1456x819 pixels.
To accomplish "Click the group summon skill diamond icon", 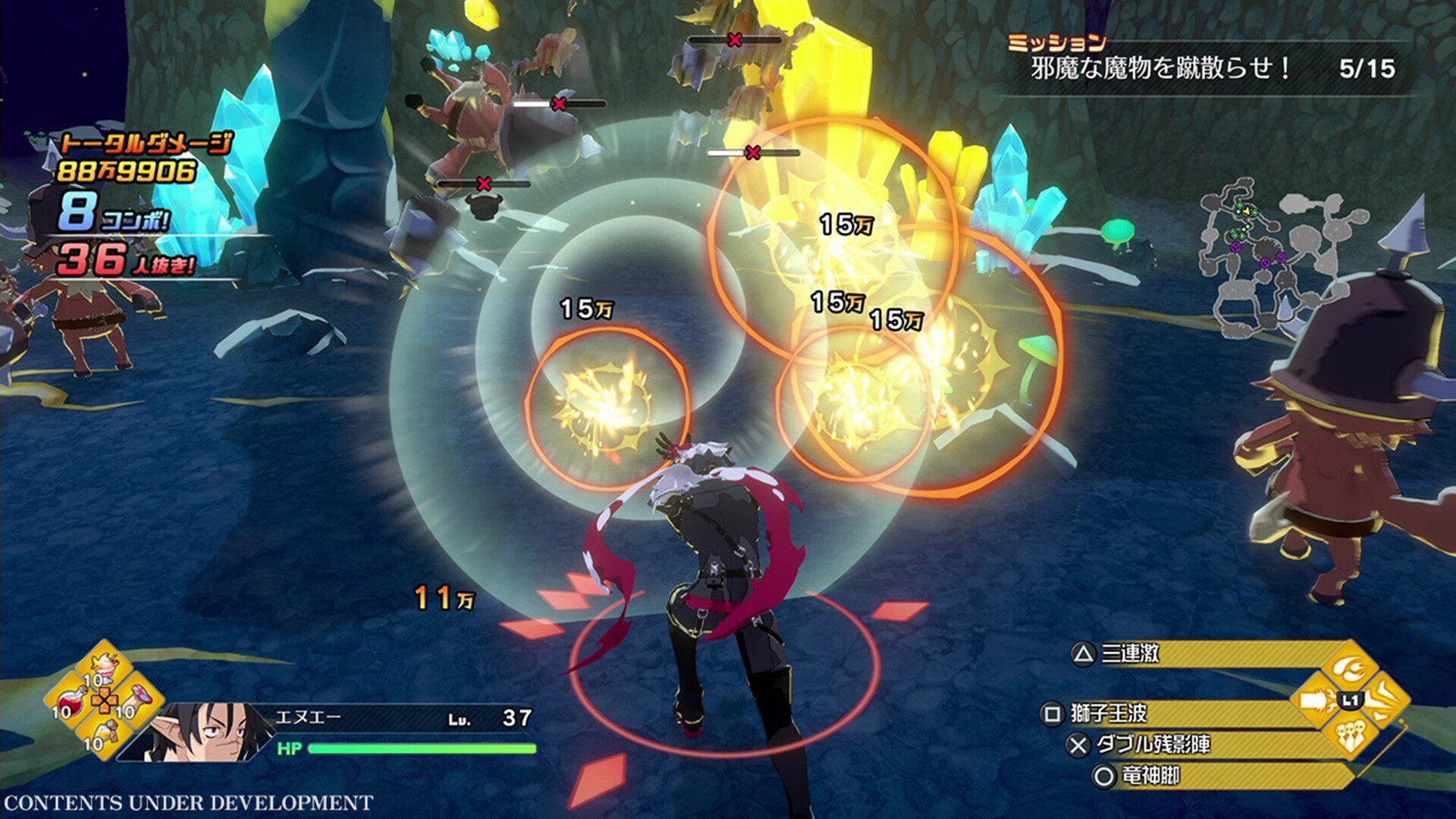I will (1351, 736).
